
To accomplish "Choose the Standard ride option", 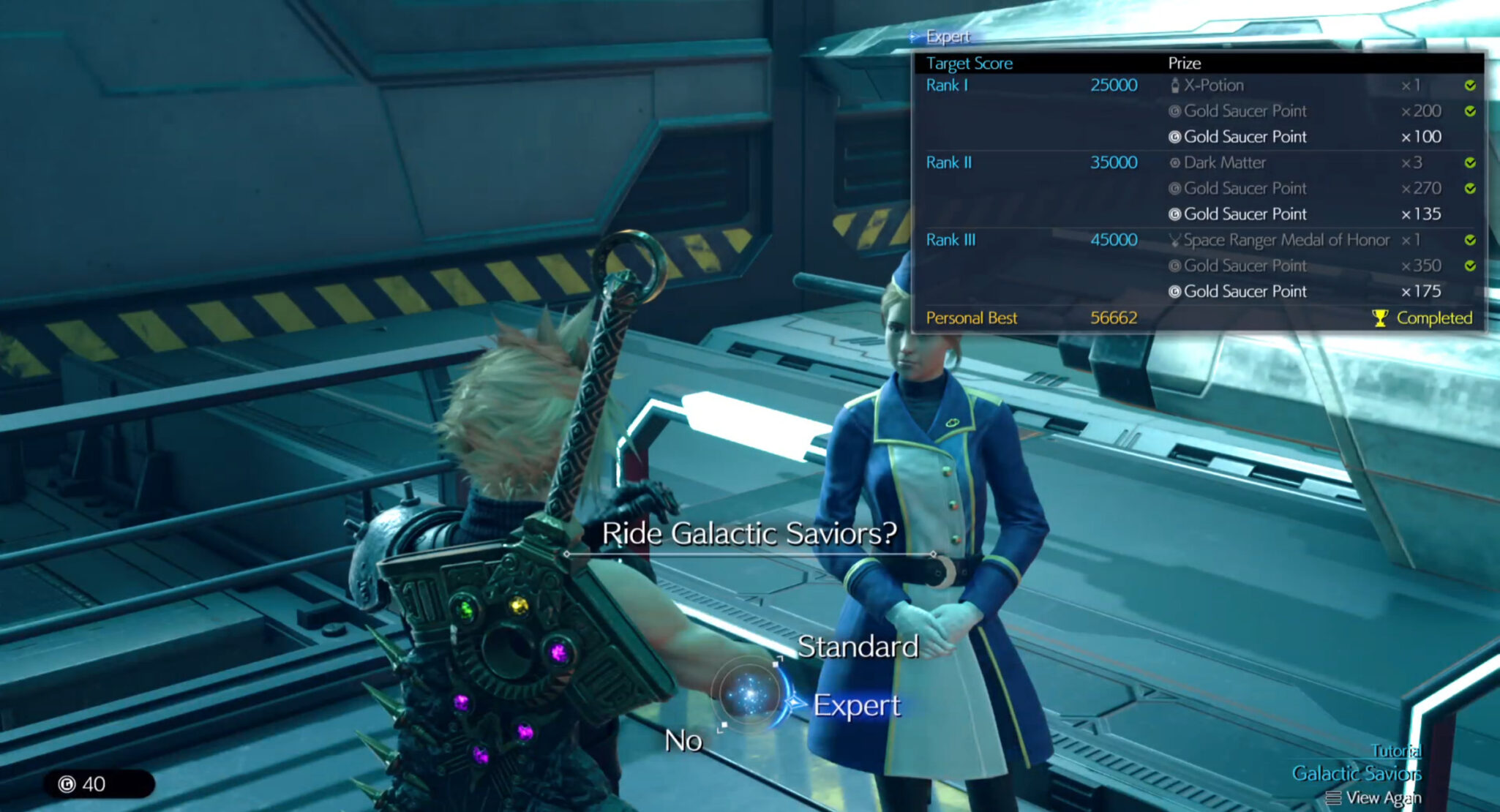I will 857,647.
